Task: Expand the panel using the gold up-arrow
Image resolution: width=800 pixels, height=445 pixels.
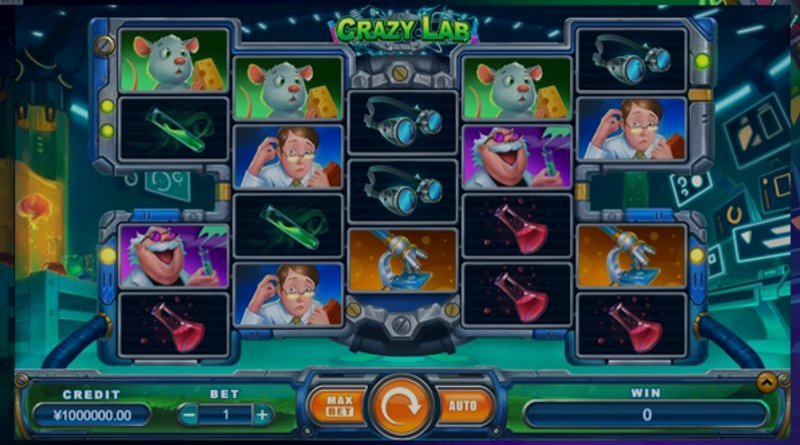Action: [x=766, y=381]
